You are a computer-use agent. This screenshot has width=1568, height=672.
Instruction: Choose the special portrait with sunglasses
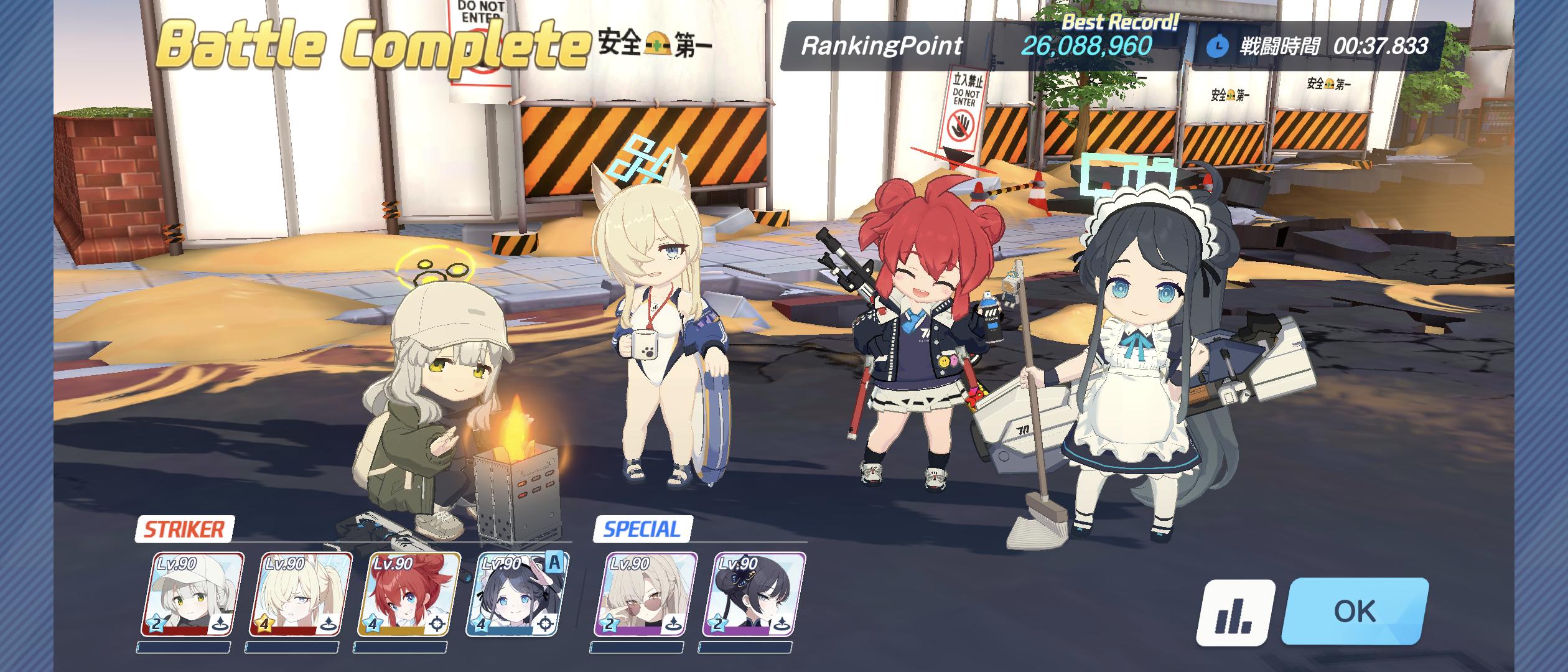coord(645,594)
